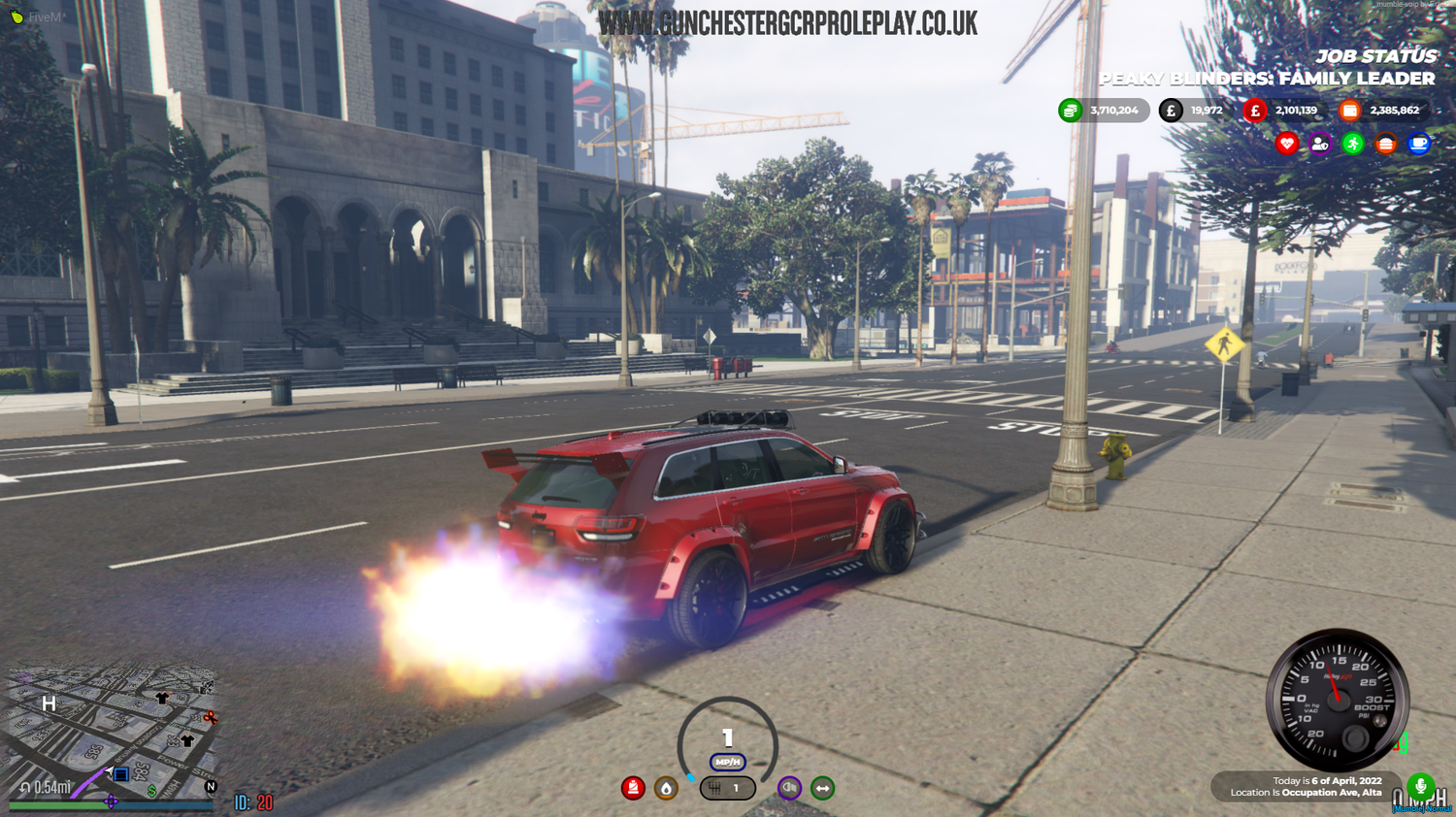Click the green Mumble microphone icon
Image resolution: width=1456 pixels, height=817 pixels.
click(x=1421, y=788)
